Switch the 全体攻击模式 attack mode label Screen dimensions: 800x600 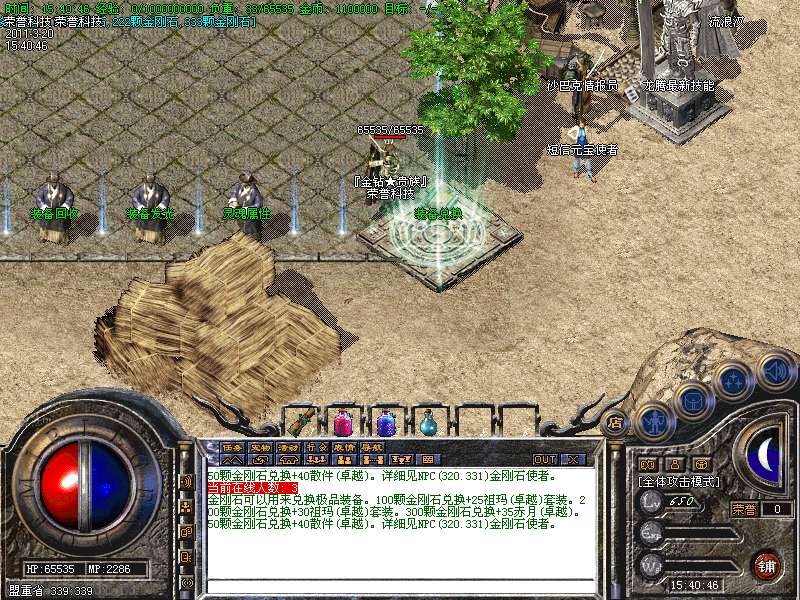coord(679,481)
